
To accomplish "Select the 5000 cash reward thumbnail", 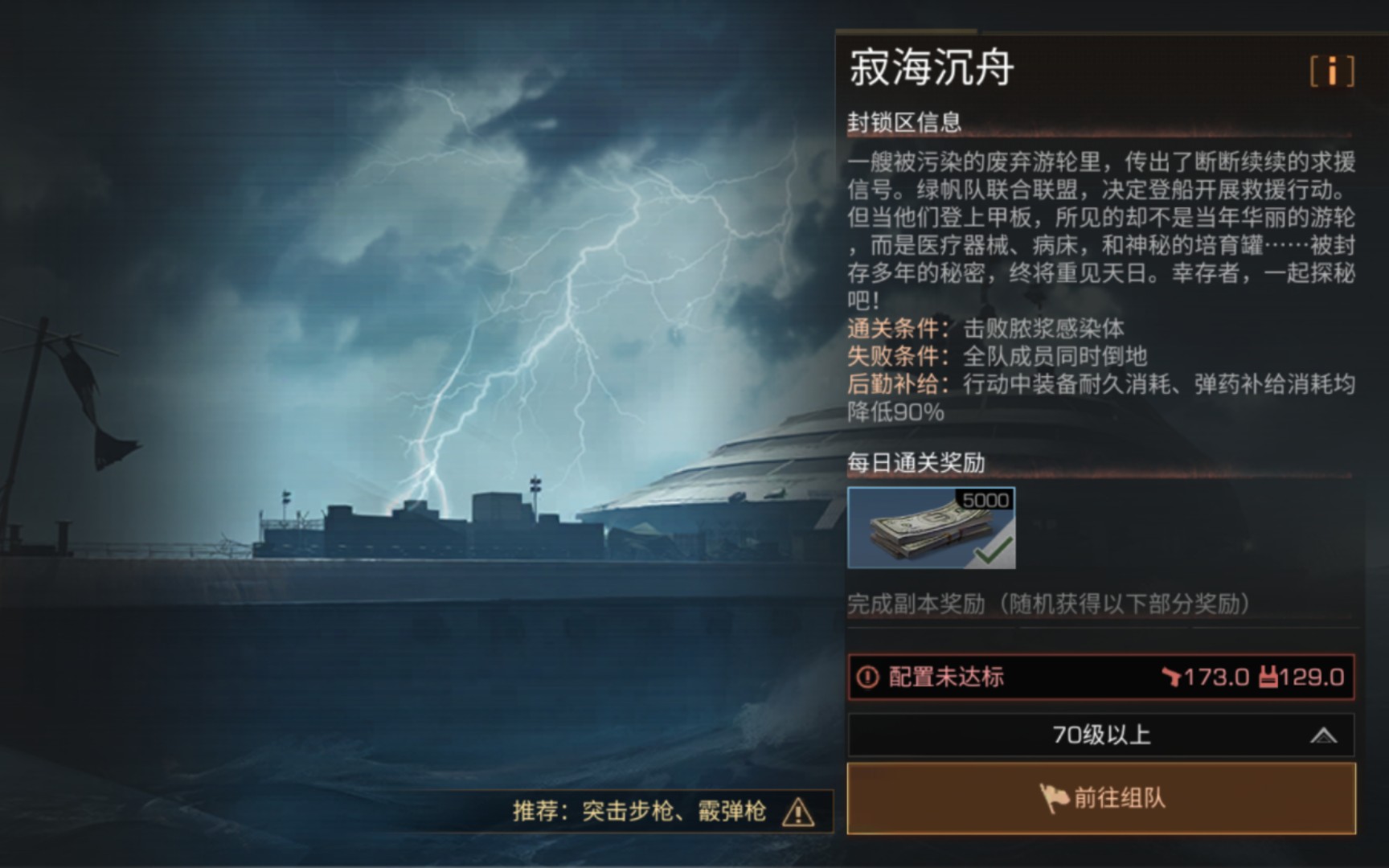I will pyautogui.click(x=932, y=530).
